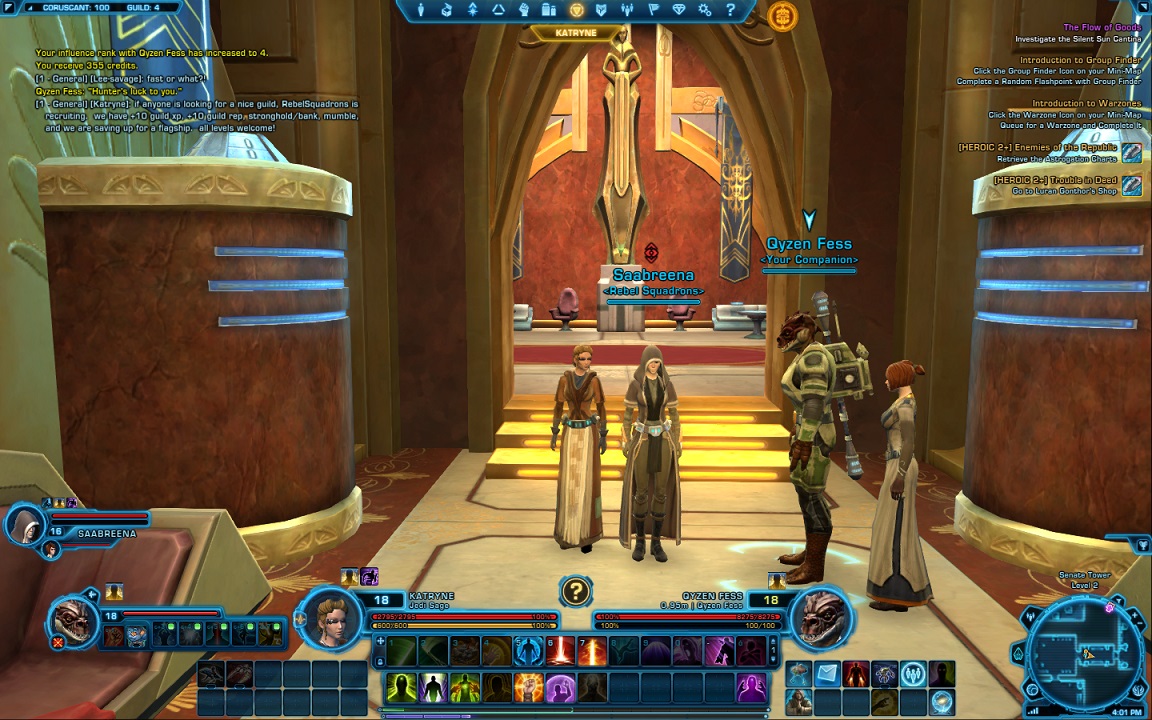Activate the red beam ability in slot 6

point(560,651)
